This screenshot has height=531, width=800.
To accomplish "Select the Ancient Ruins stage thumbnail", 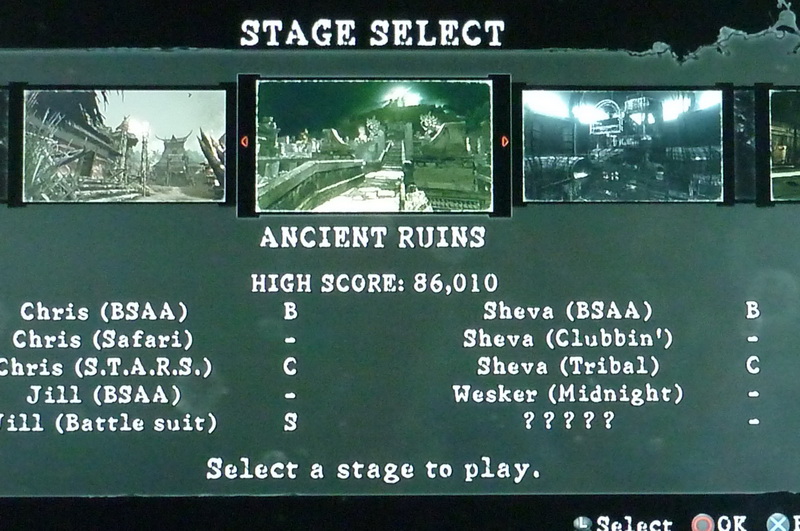I will coord(374,146).
